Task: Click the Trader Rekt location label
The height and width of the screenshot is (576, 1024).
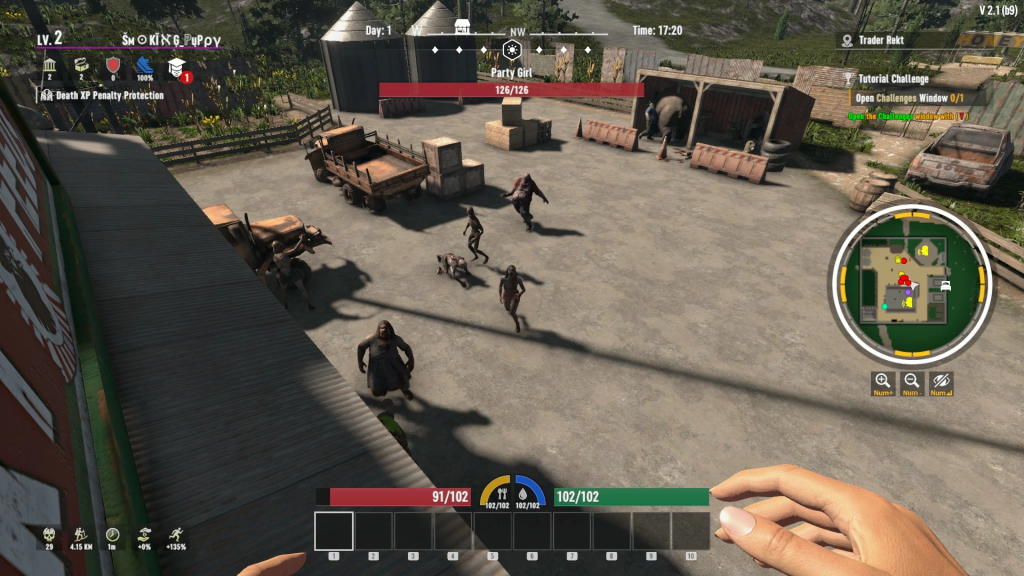Action: [885, 41]
